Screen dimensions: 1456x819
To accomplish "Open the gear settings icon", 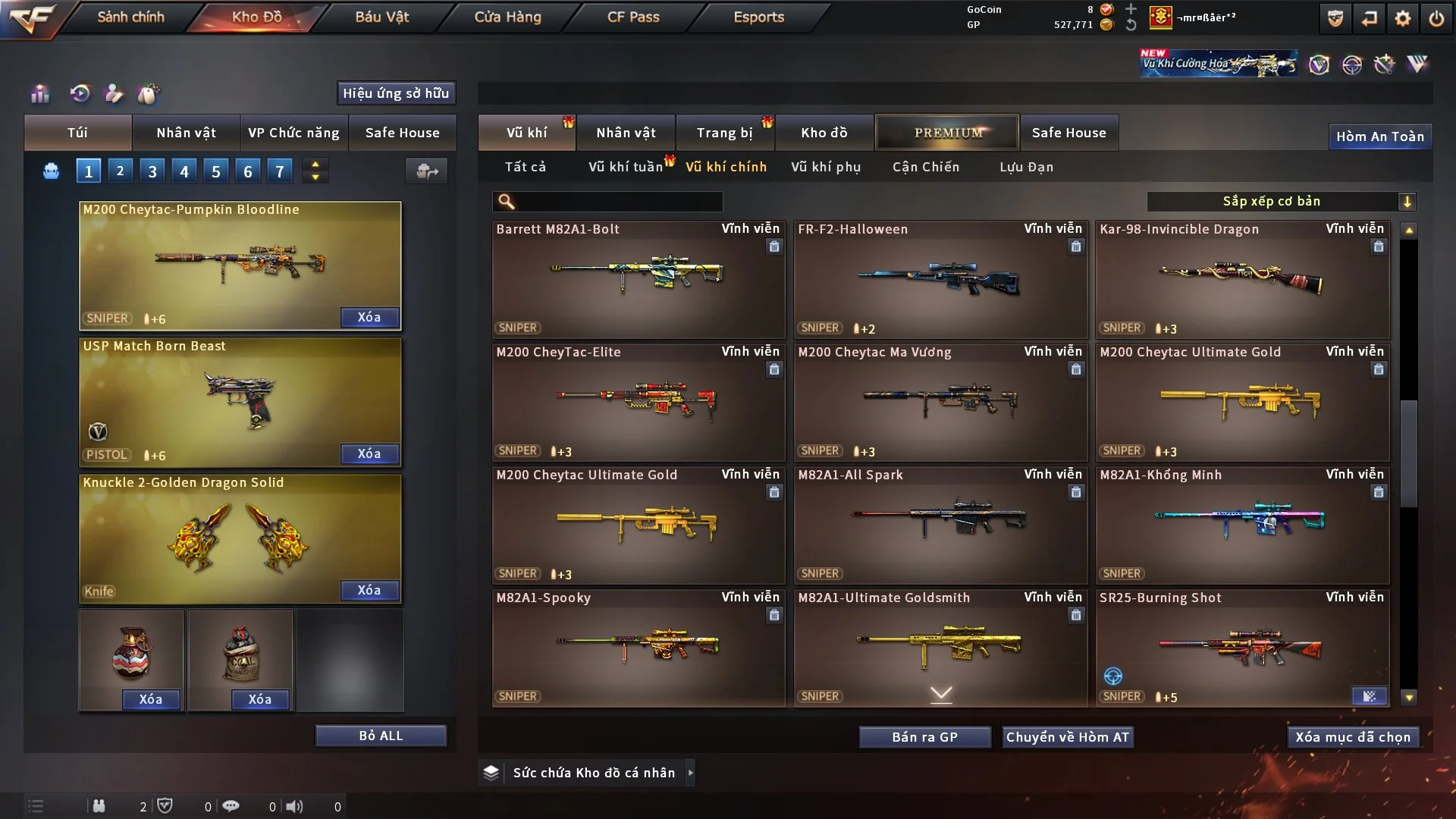I will click(1403, 18).
